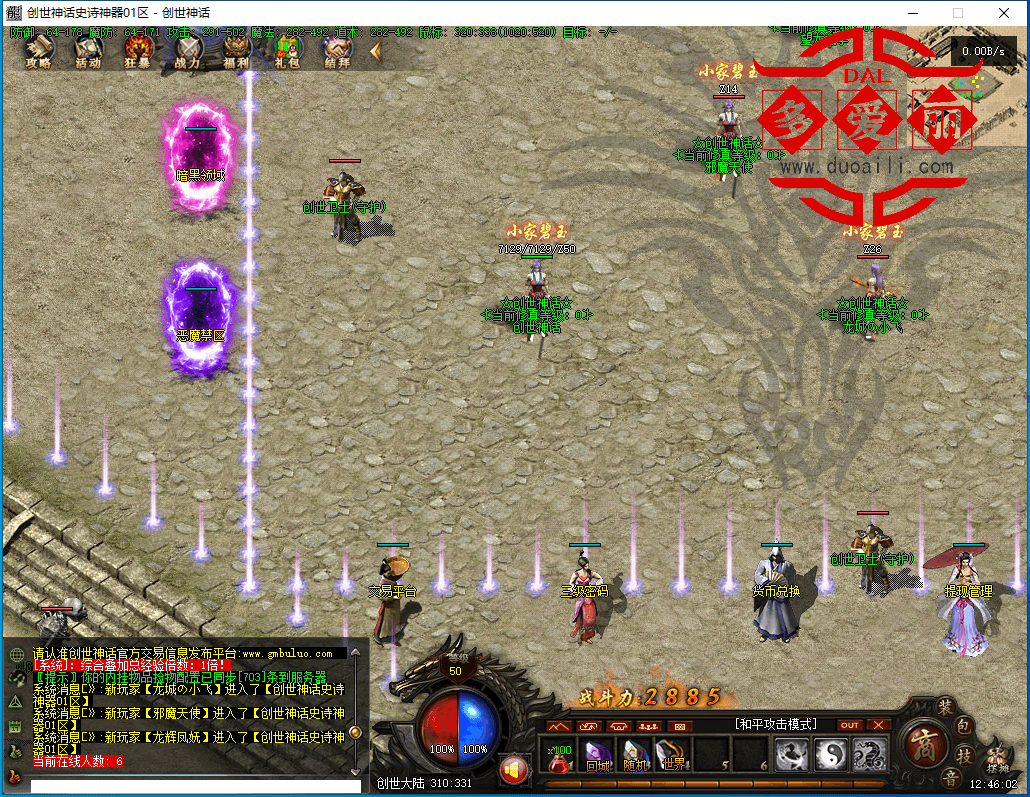
Task: Use the 世界 world item slot
Action: (x=670, y=756)
